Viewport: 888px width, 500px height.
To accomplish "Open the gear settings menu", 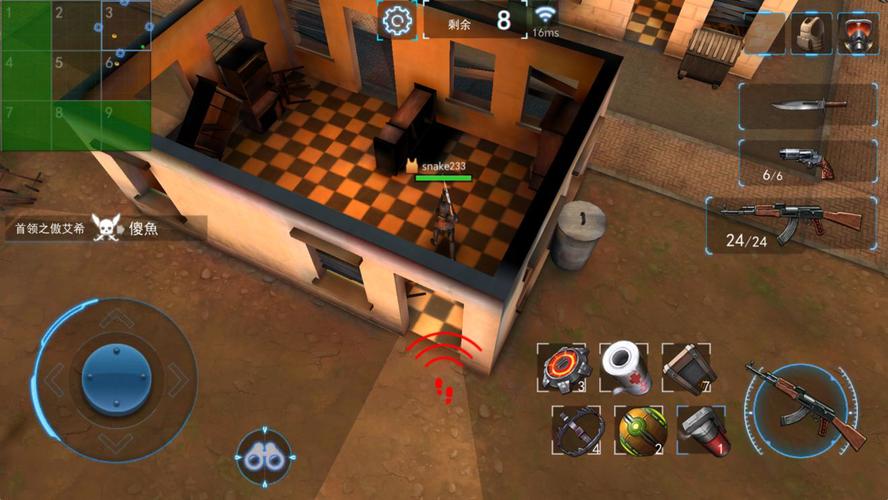I will pos(397,20).
